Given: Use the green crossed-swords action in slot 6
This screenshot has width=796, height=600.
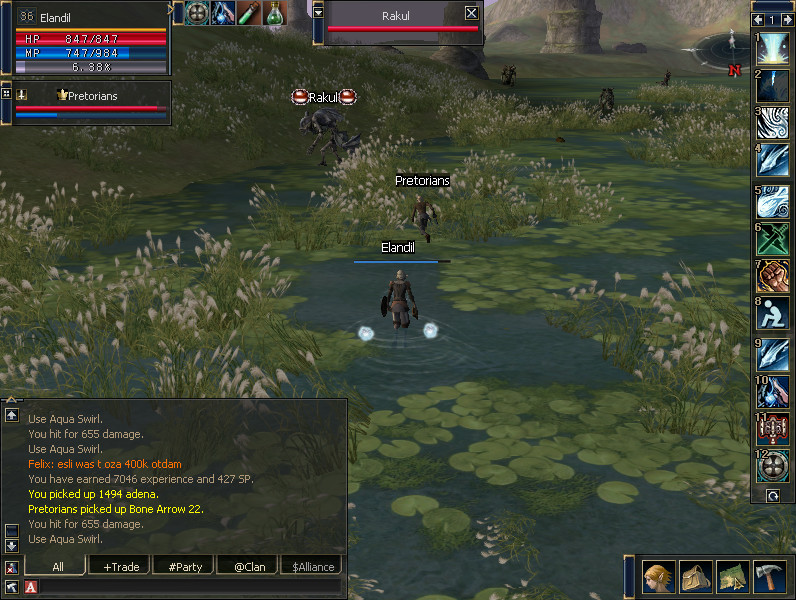Looking at the screenshot, I should 773,238.
